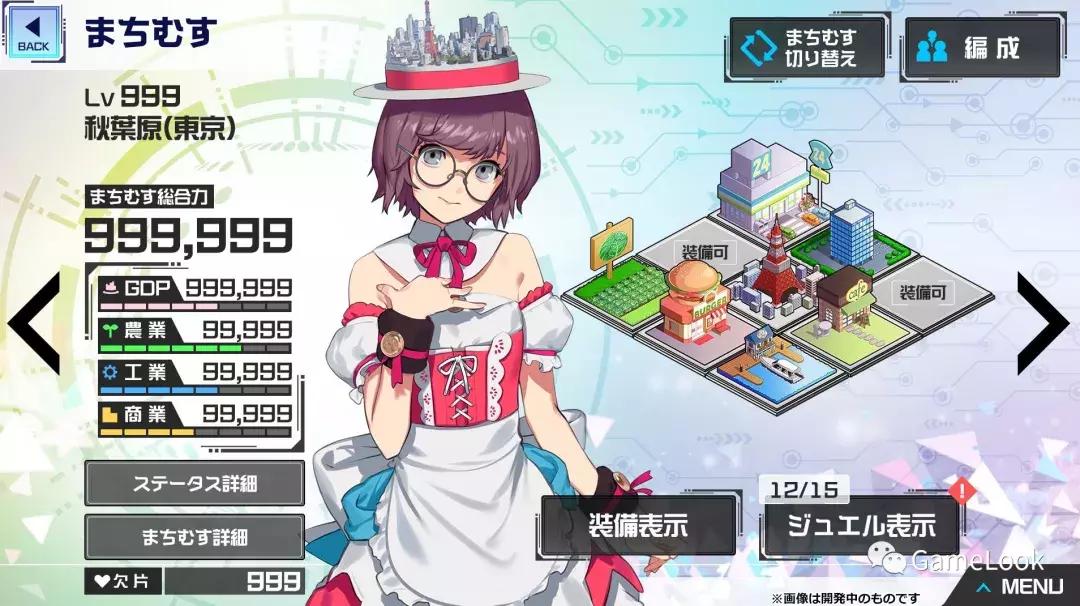The width and height of the screenshot is (1080, 606).
Task: Open the まちむす切り替え switch button
Action: tap(808, 47)
